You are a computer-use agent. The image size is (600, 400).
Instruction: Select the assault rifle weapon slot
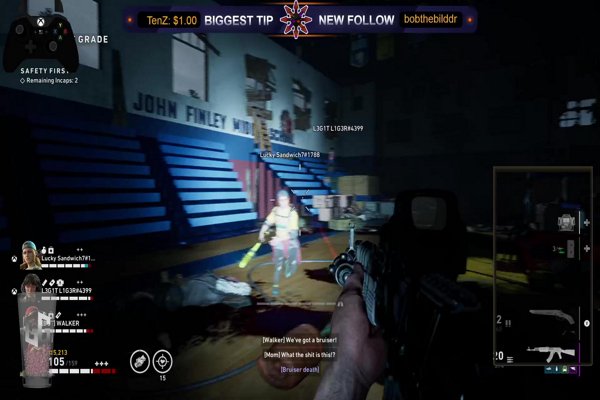[550, 352]
